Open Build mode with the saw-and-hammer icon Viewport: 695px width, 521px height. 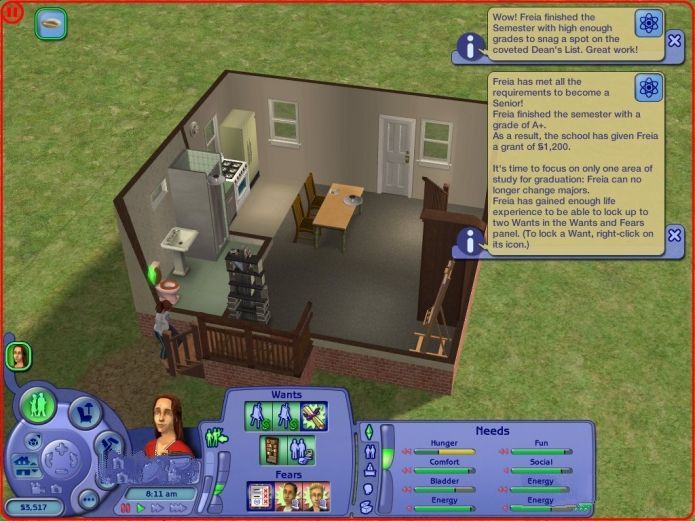(109, 446)
